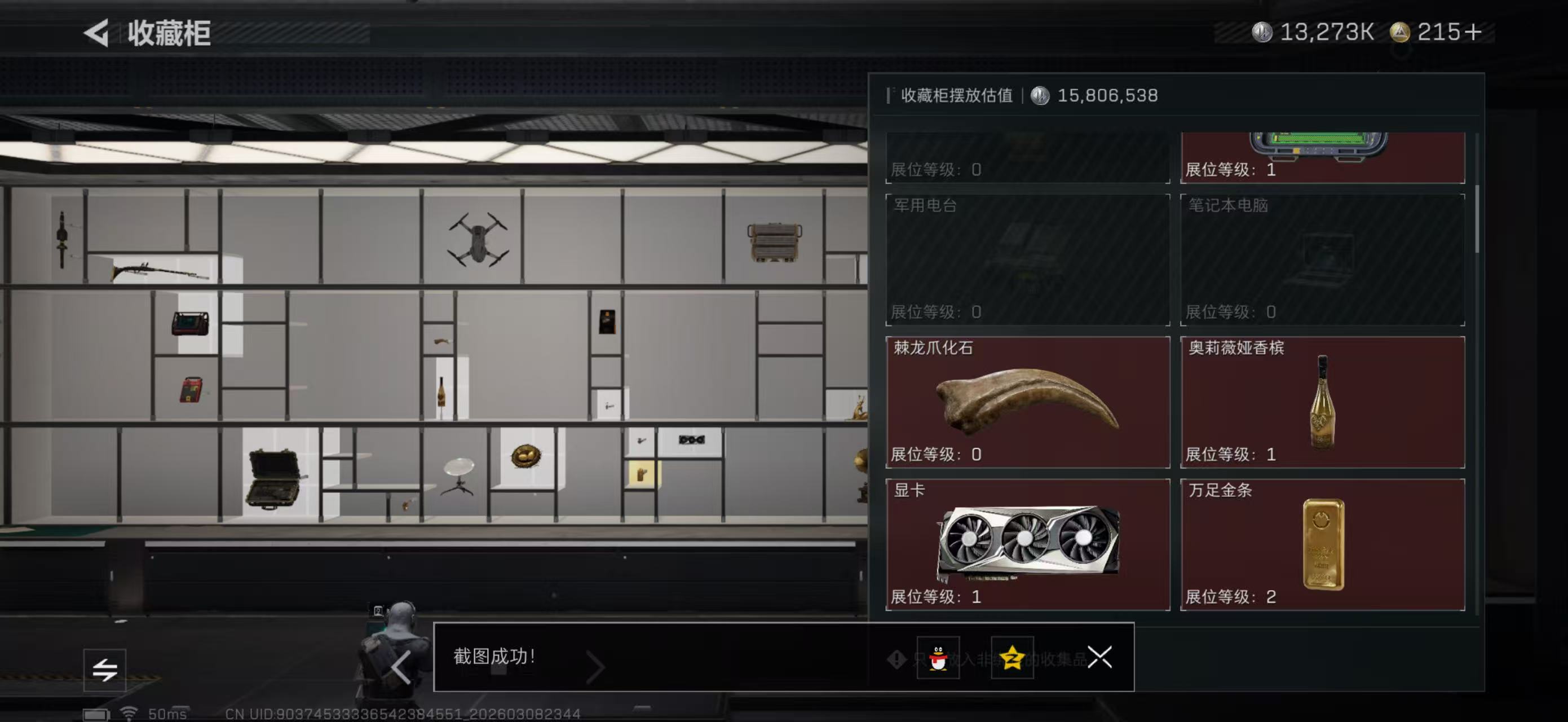Dismiss the notice with the X button
The height and width of the screenshot is (722, 1568).
[1101, 658]
